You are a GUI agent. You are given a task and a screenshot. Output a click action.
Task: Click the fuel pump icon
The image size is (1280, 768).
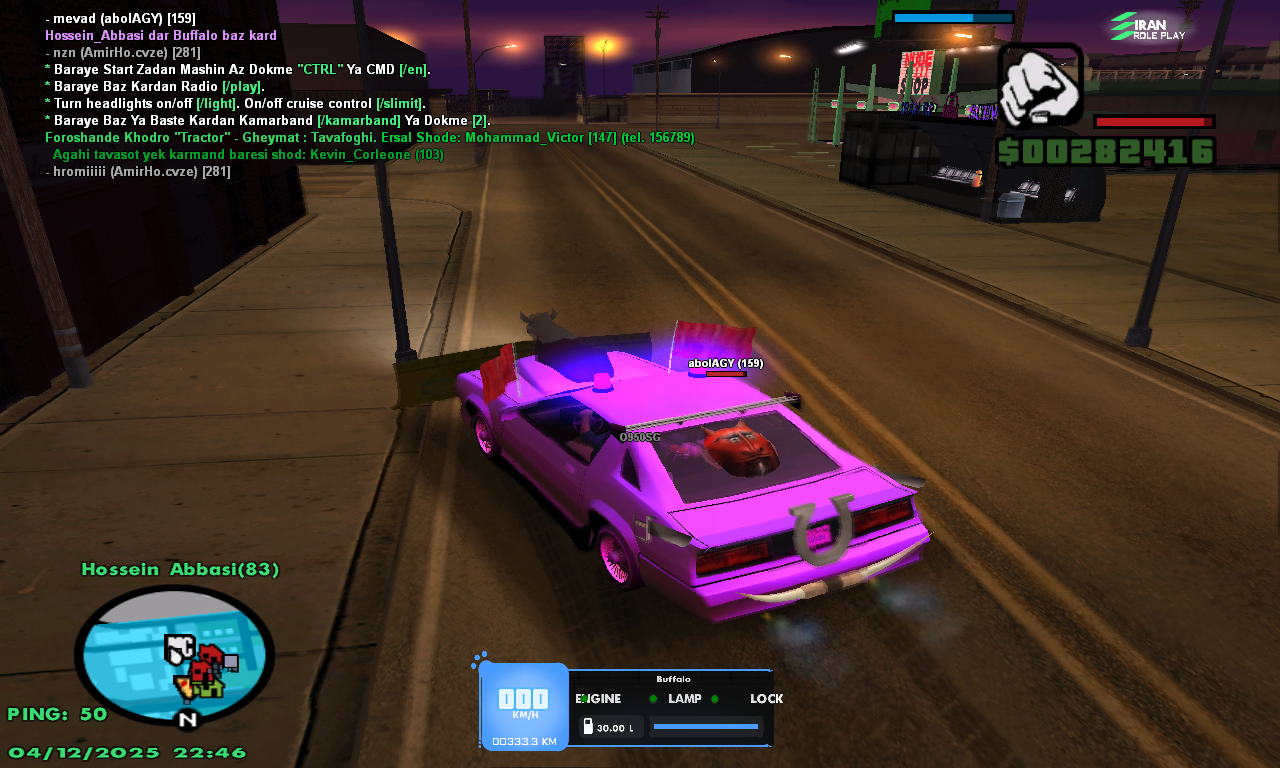tap(588, 727)
